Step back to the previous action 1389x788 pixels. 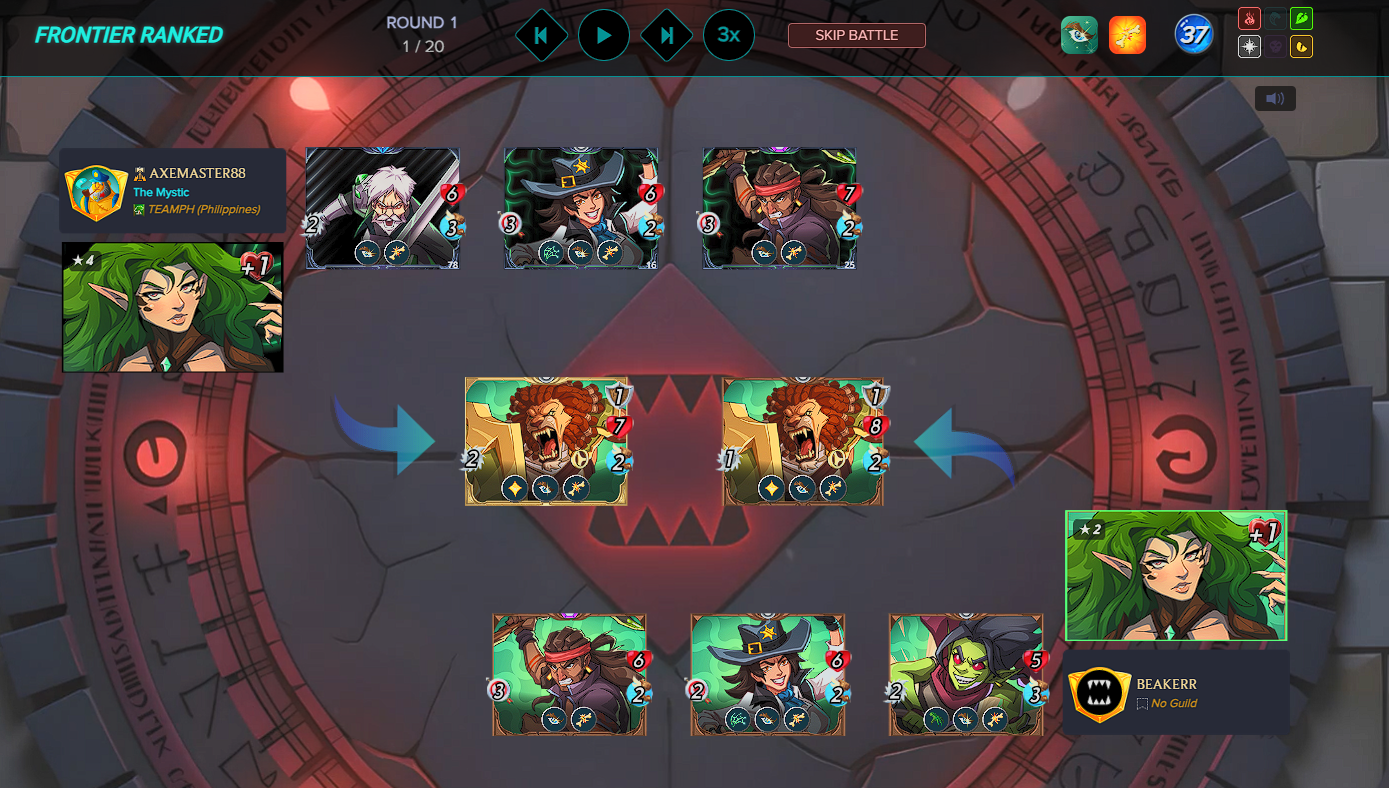click(541, 35)
